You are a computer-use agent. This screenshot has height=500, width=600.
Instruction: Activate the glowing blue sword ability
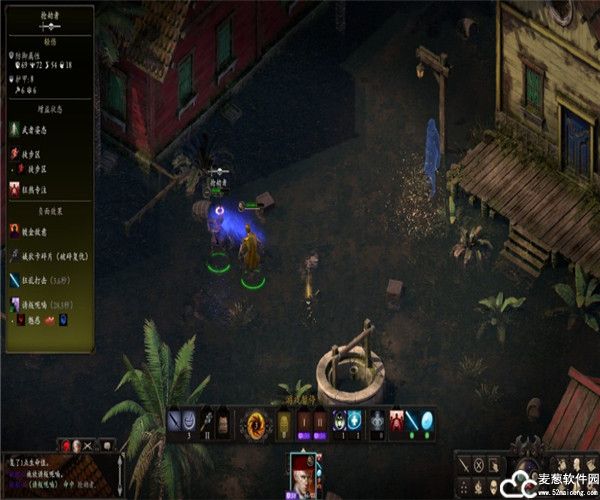414,421
